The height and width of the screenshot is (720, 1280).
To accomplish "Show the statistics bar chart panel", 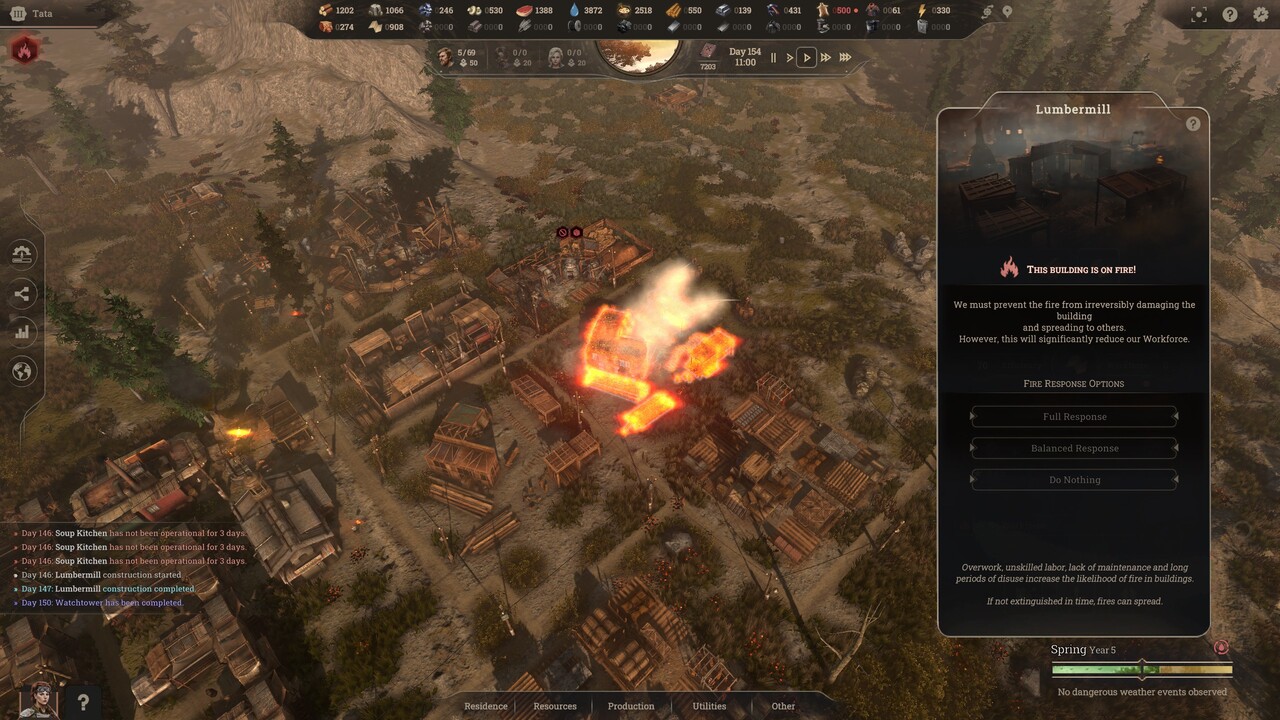I will pos(22,332).
